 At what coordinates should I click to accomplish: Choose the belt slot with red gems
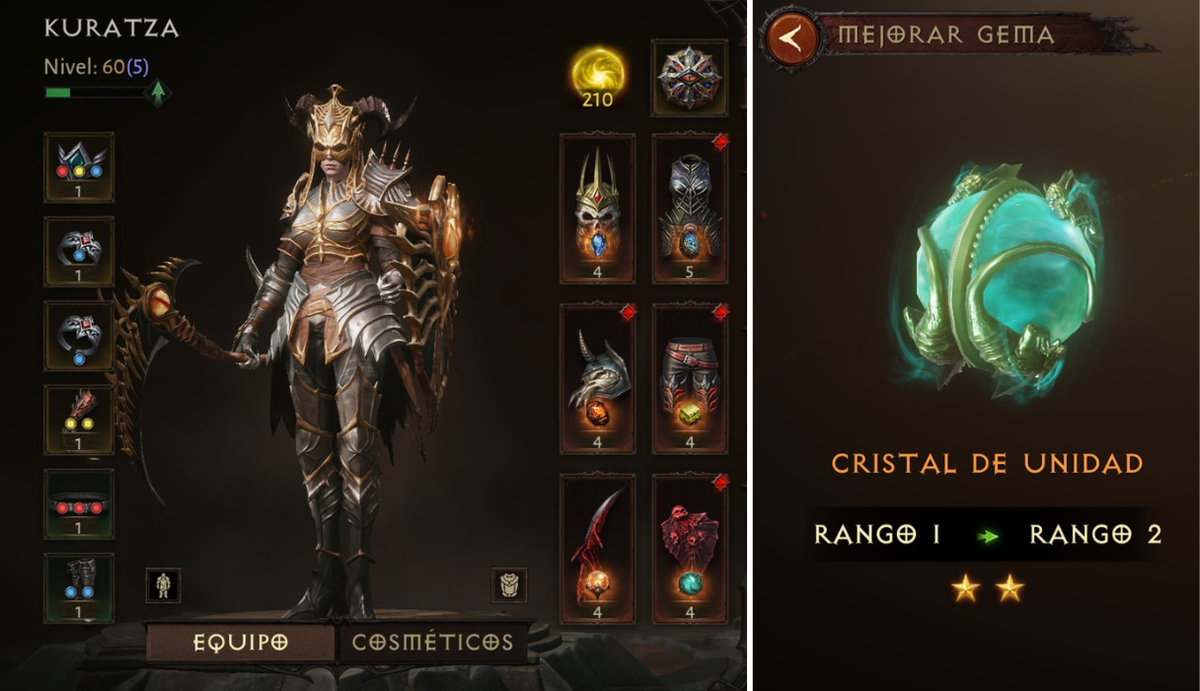coord(79,504)
